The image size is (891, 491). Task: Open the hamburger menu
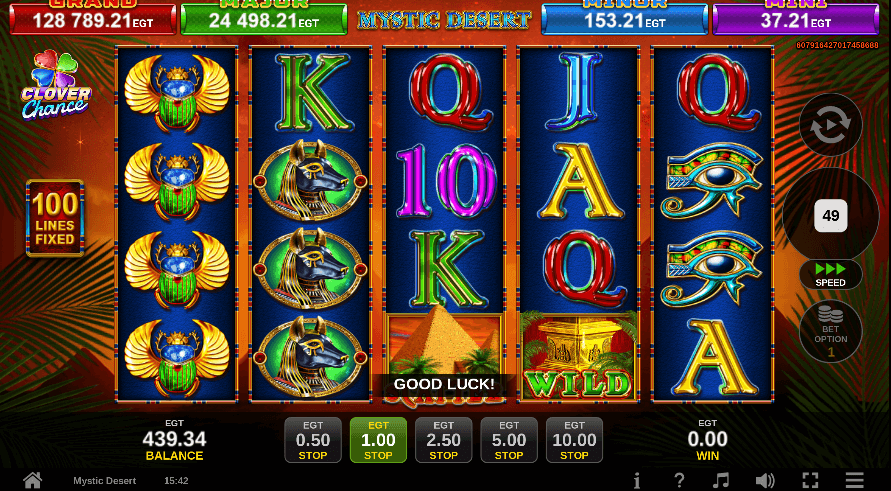[x=854, y=480]
